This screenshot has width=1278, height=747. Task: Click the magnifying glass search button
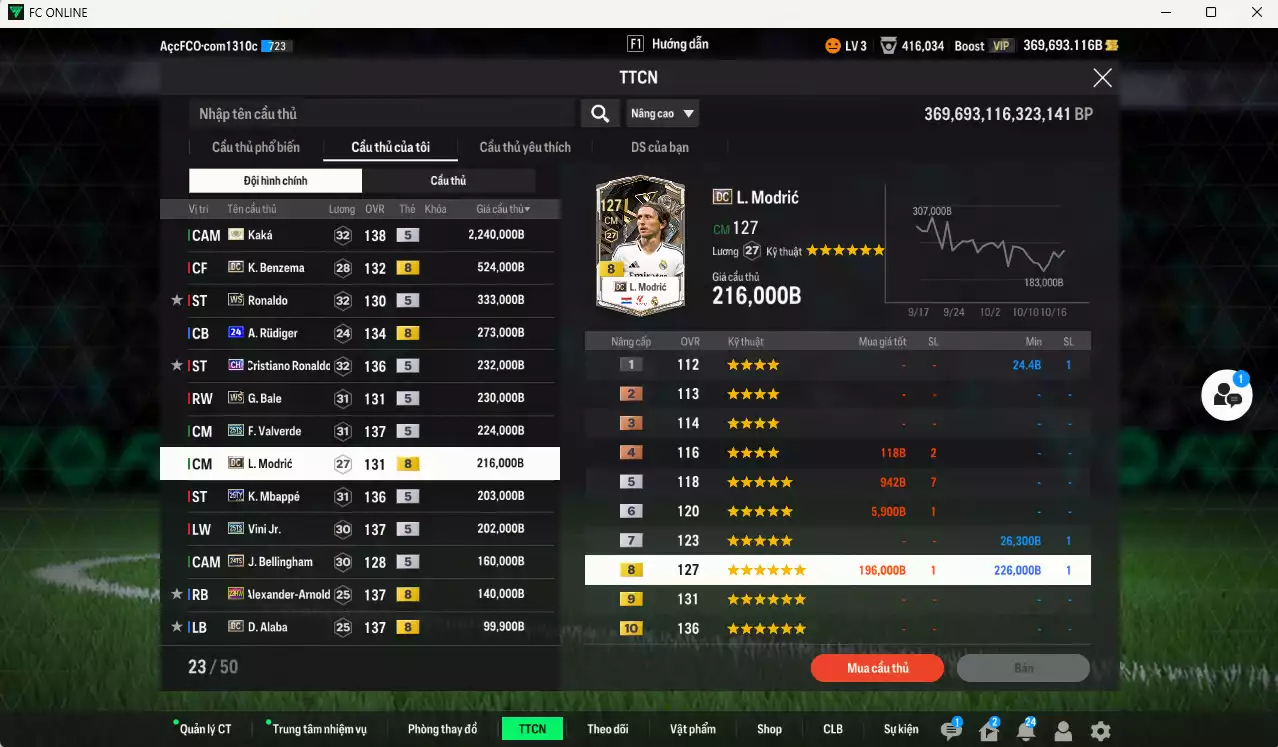(599, 114)
